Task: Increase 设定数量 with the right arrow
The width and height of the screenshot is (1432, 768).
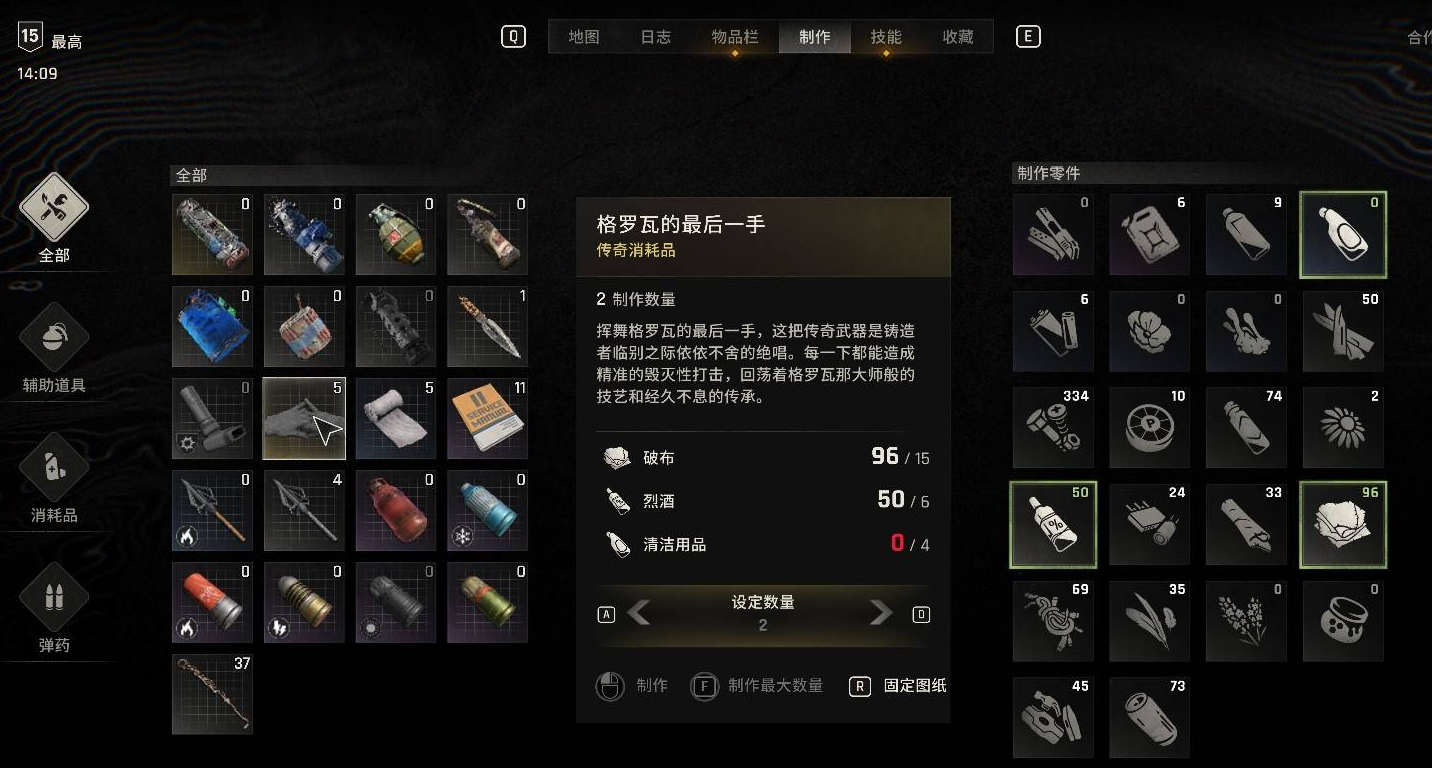Action: pyautogui.click(x=881, y=613)
